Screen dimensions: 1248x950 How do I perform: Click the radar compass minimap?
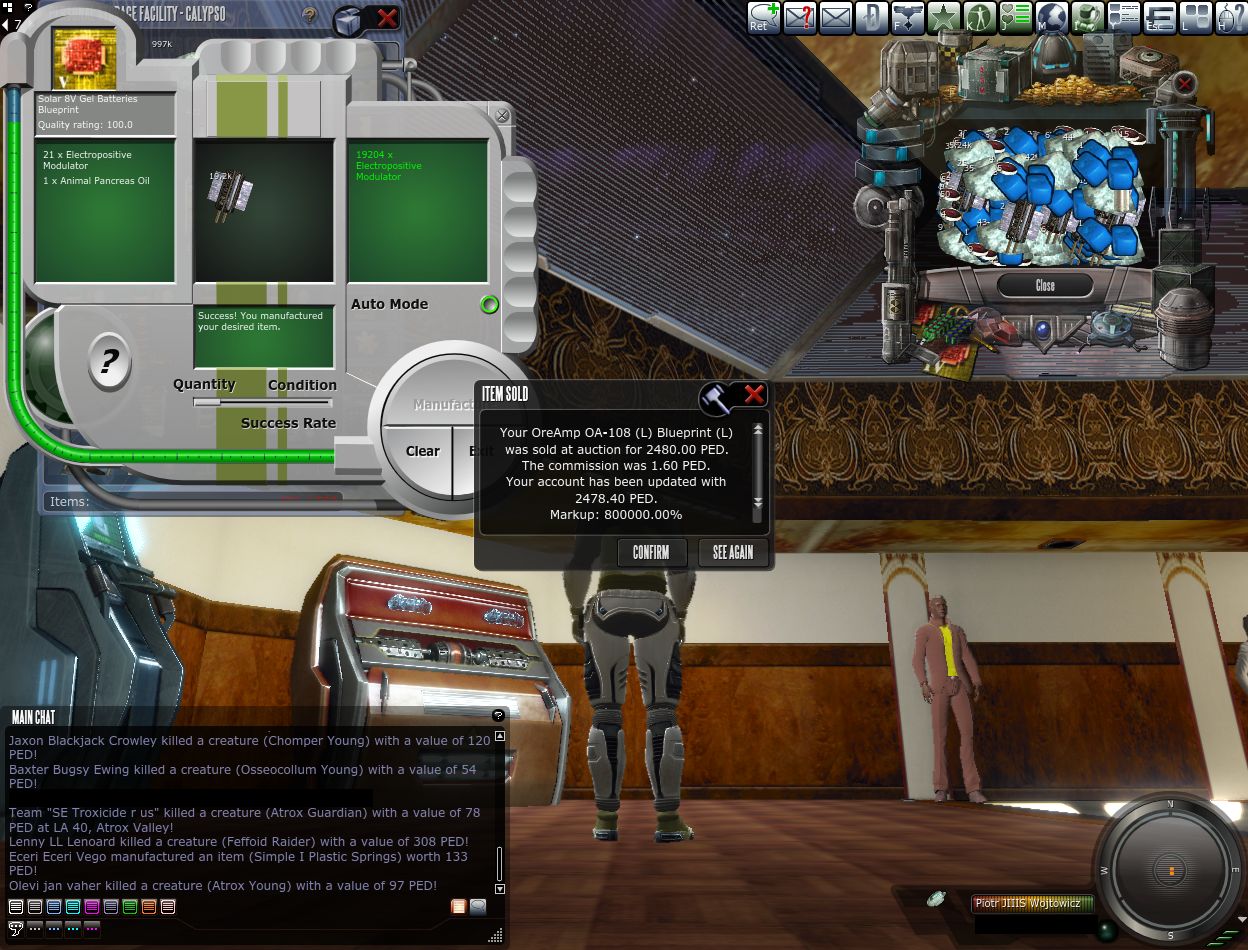(1170, 870)
